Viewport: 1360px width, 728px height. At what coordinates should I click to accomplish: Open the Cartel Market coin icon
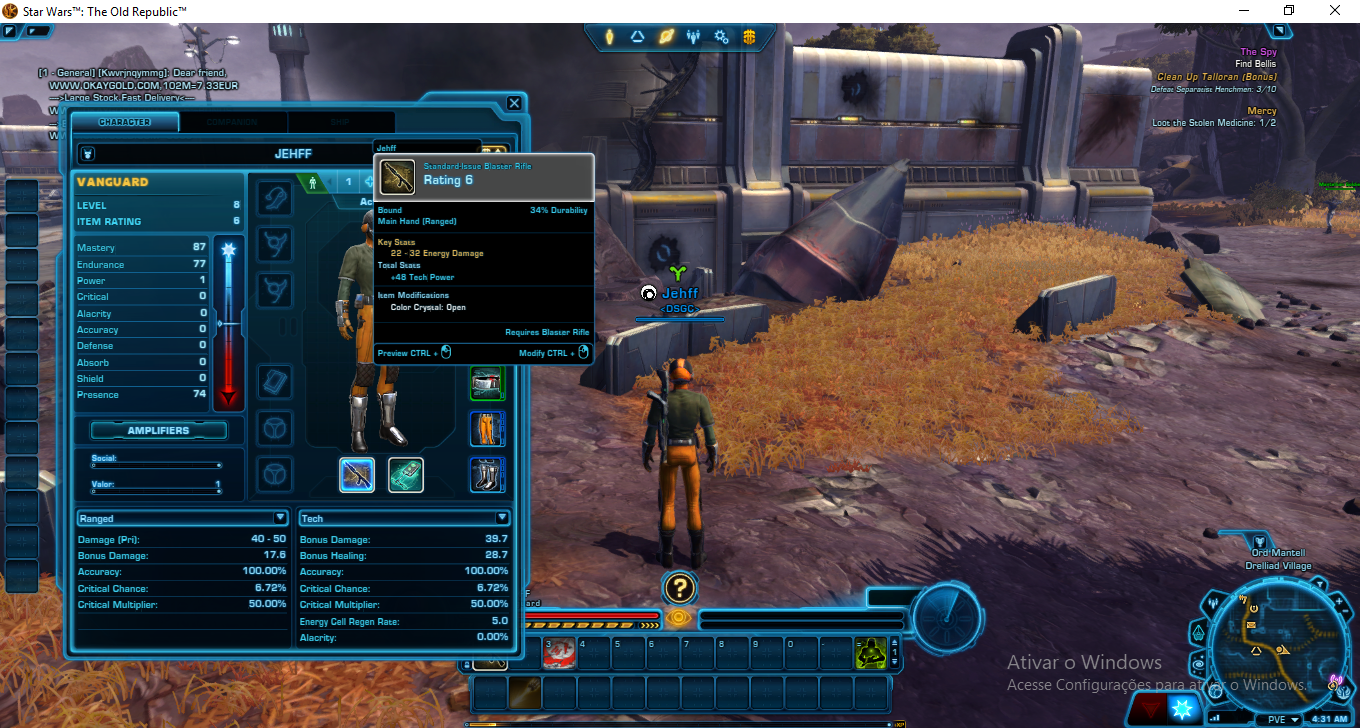click(x=749, y=38)
